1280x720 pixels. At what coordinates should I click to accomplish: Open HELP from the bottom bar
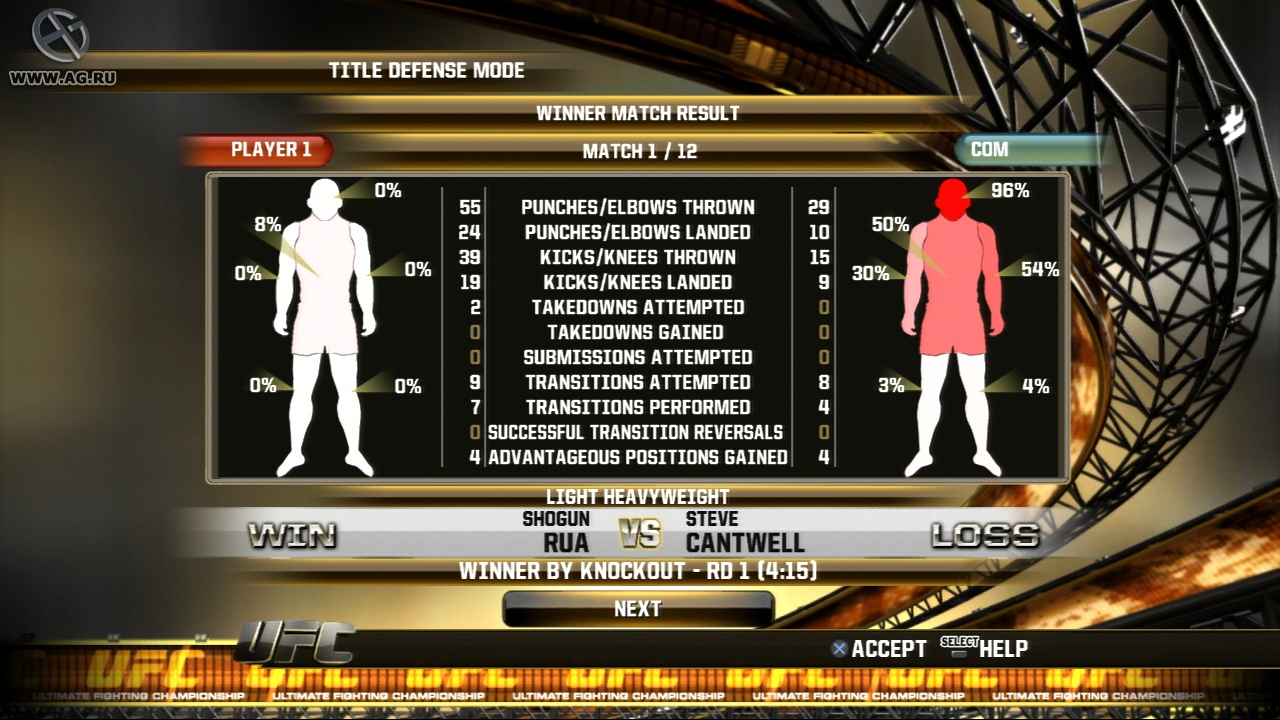click(1003, 648)
